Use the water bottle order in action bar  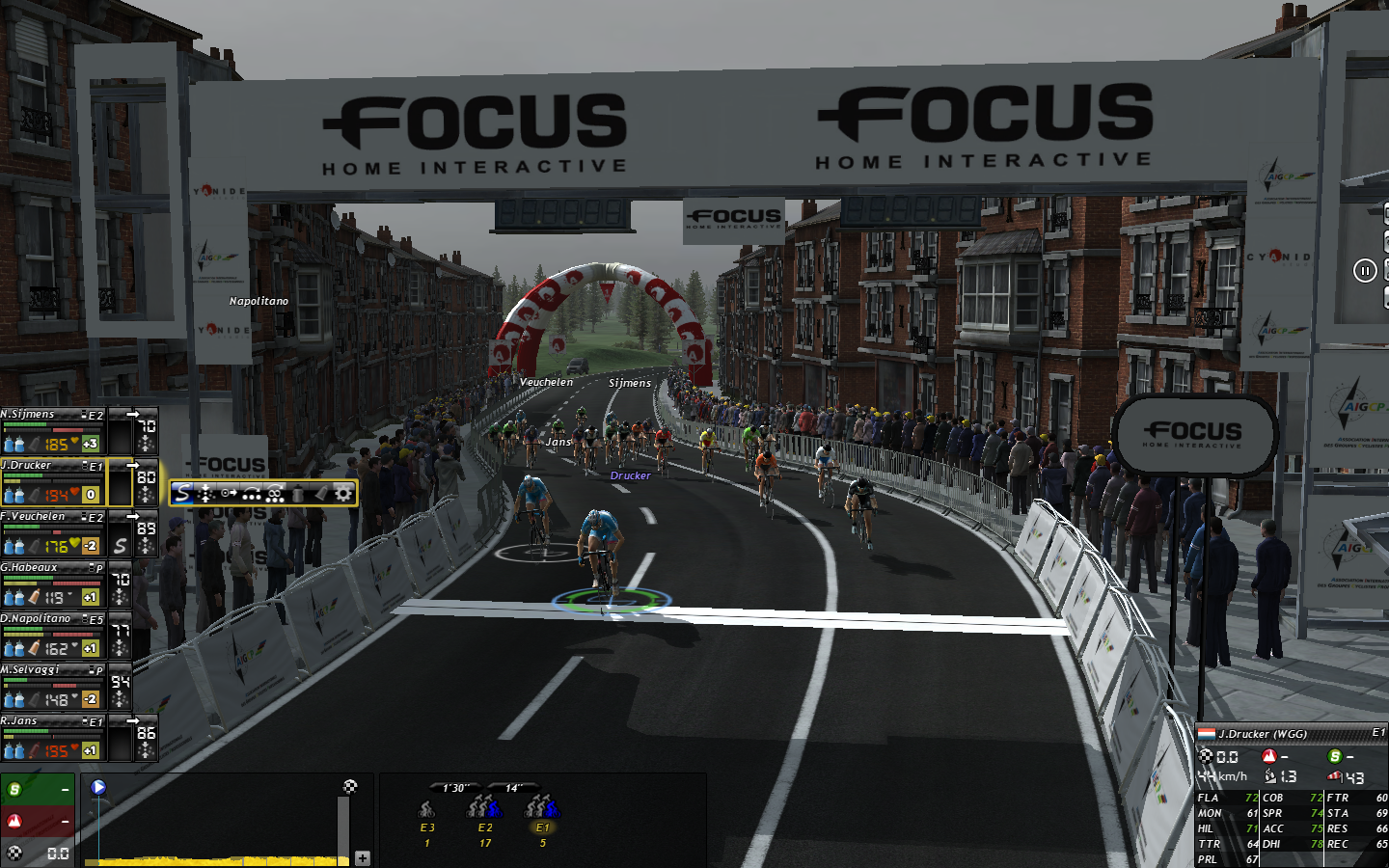[x=298, y=494]
